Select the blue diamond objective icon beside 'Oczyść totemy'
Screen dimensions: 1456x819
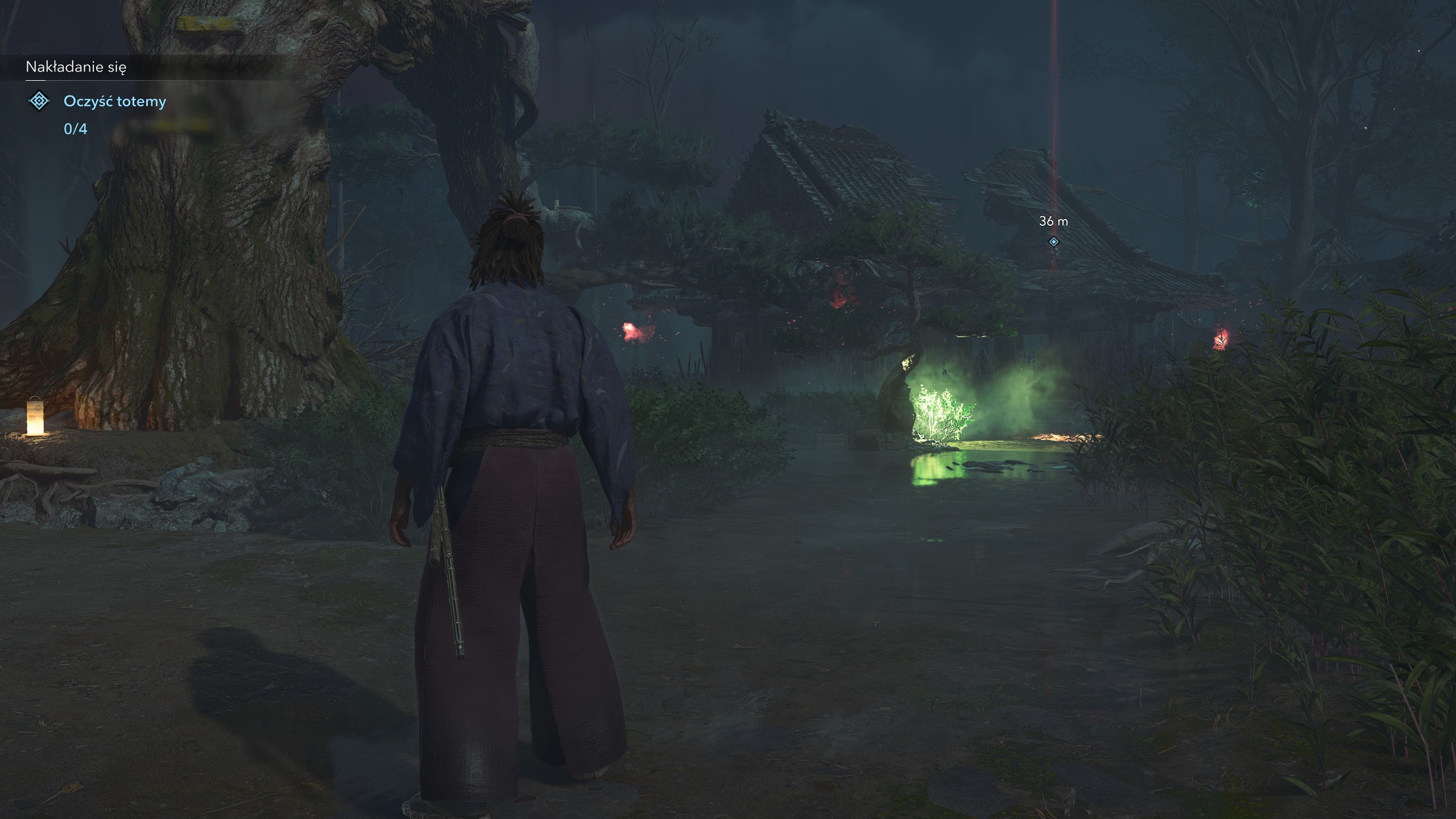pyautogui.click(x=39, y=102)
